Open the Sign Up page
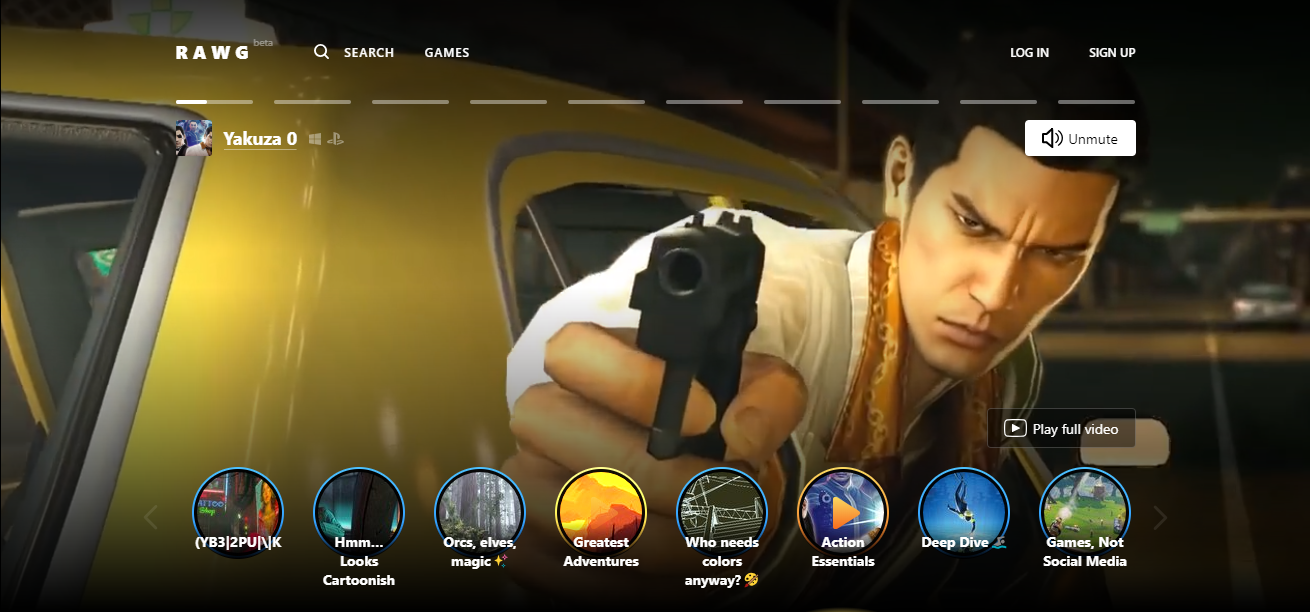This screenshot has height=612, width=1310. [x=1112, y=53]
